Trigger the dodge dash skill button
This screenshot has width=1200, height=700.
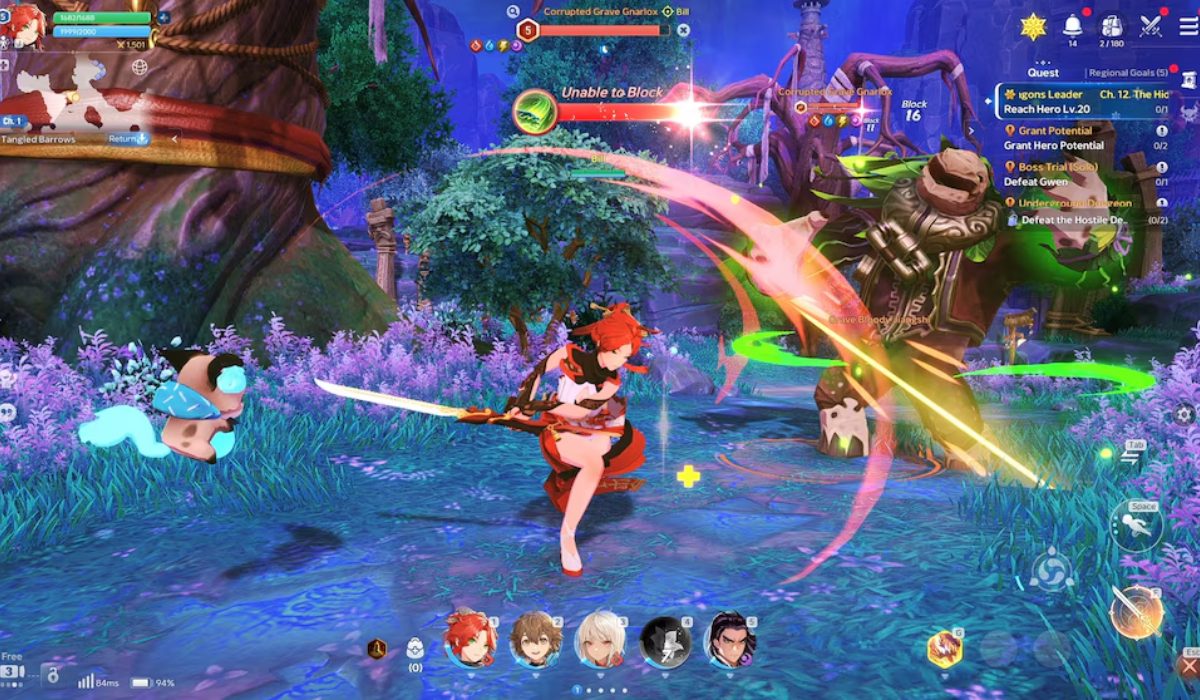pyautogui.click(x=1137, y=525)
